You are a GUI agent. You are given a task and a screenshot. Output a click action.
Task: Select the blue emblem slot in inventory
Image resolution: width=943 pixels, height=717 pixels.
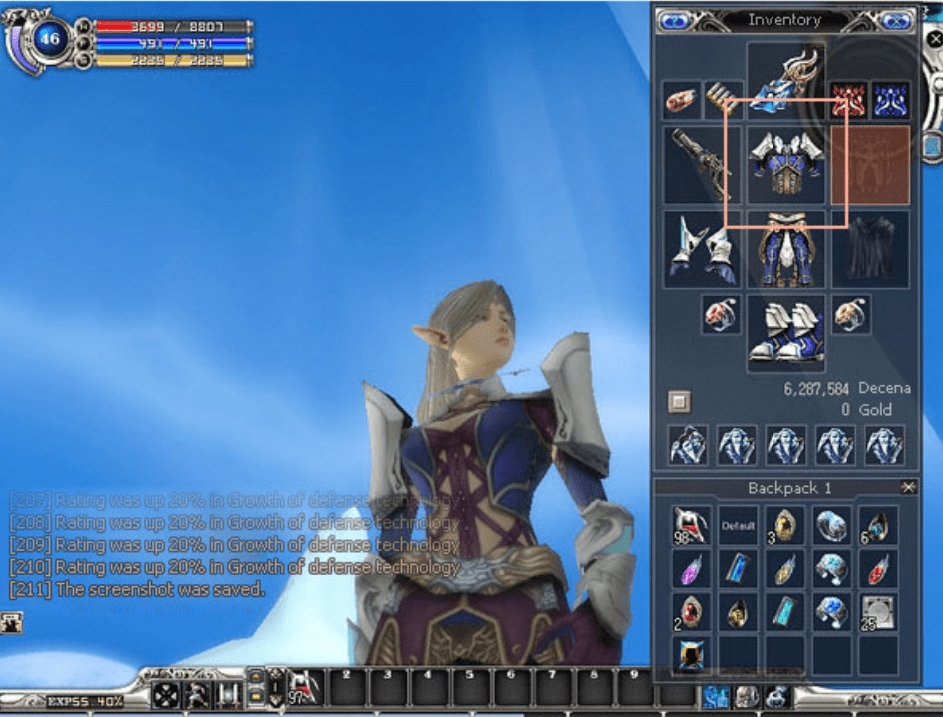coord(890,99)
